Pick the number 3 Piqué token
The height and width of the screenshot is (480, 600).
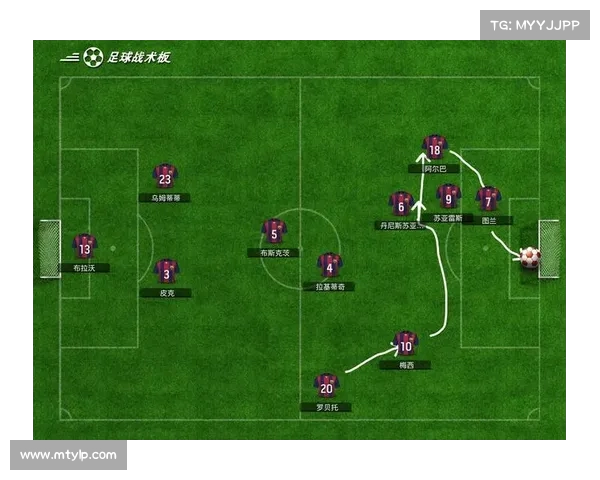(166, 271)
